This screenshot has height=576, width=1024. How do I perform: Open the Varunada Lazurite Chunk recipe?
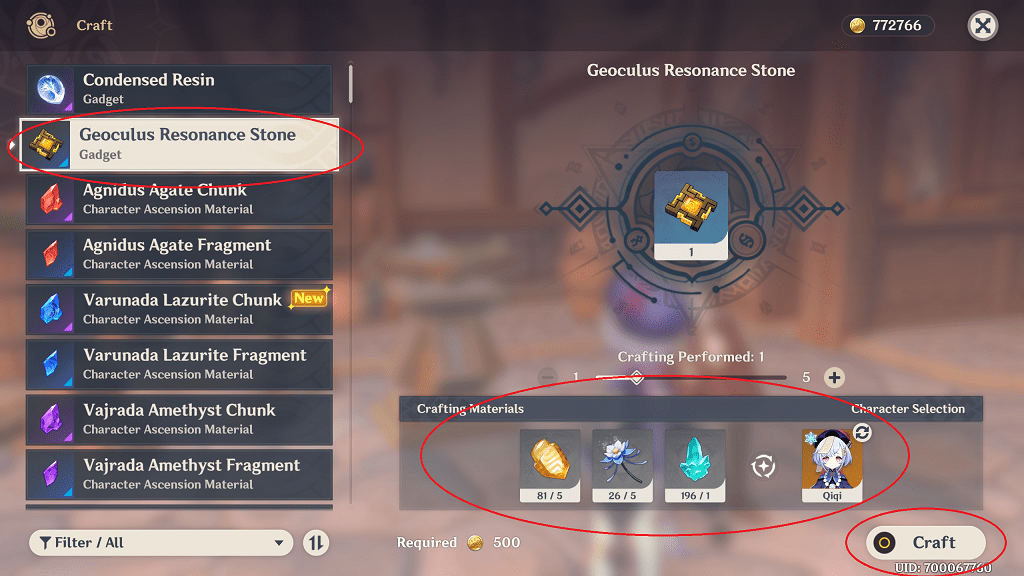click(180, 309)
